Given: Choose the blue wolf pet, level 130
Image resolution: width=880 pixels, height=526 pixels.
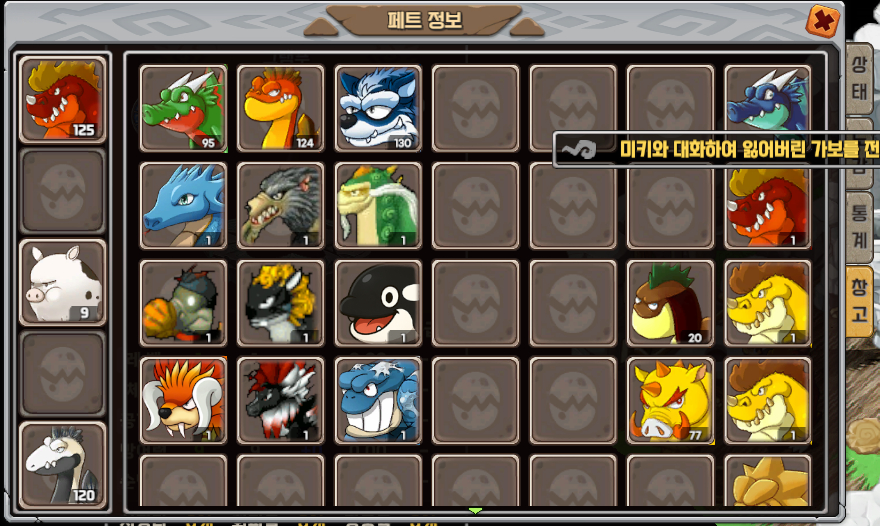Looking at the screenshot, I should [x=377, y=108].
